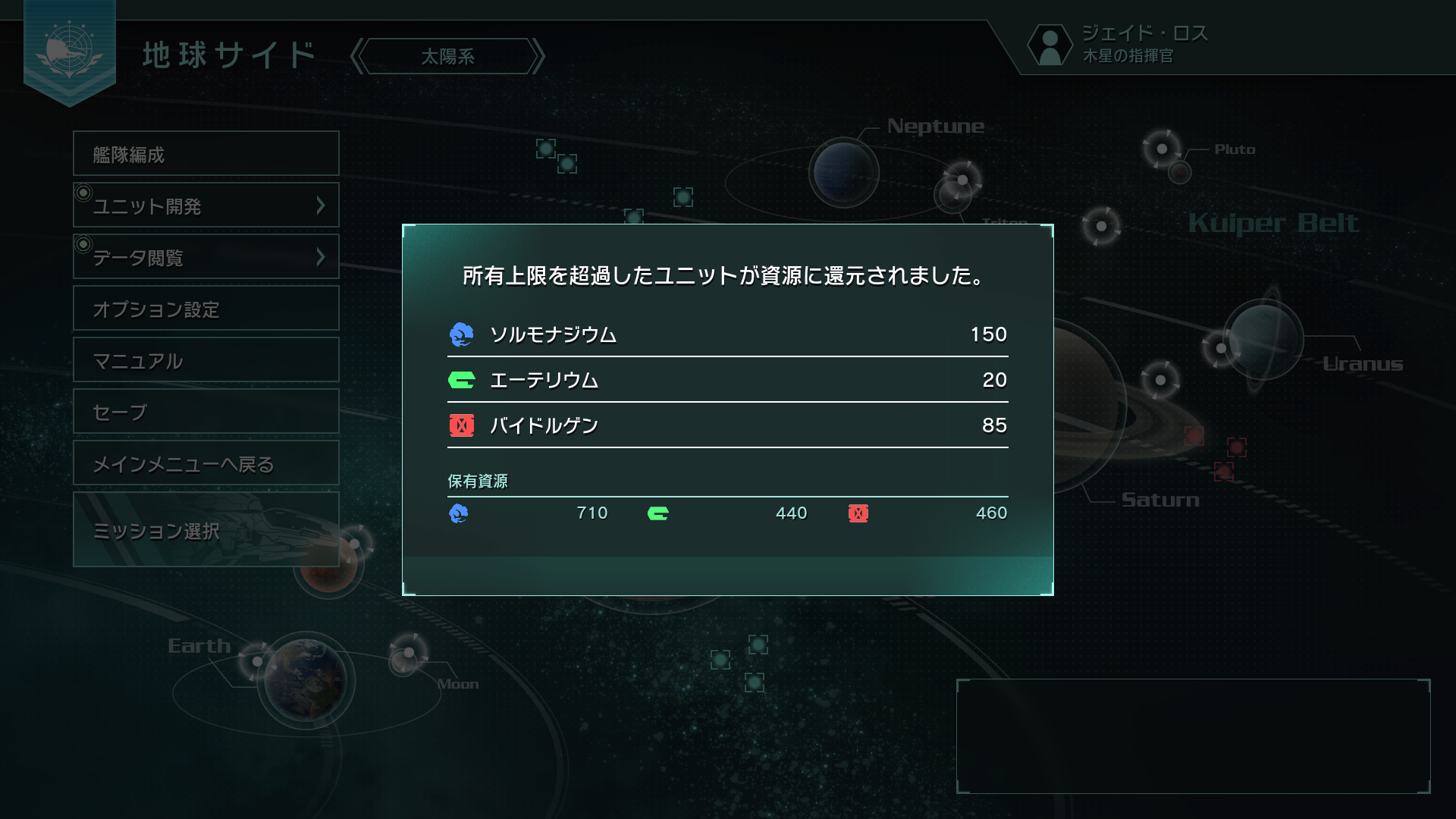Click the indicator circle beside ユニット開発
Viewport: 1456px width, 819px height.
coord(83,192)
